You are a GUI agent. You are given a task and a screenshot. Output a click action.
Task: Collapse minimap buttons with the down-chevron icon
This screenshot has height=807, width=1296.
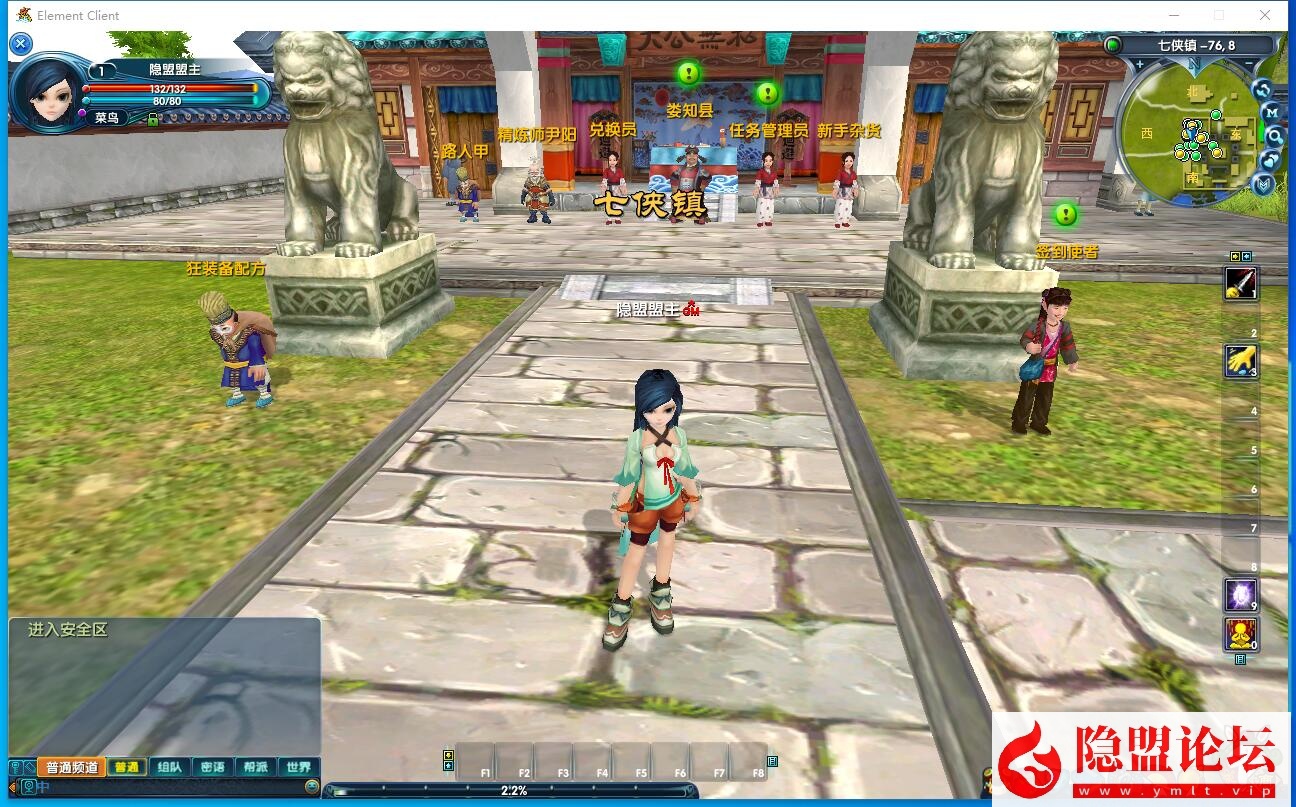click(x=1264, y=184)
